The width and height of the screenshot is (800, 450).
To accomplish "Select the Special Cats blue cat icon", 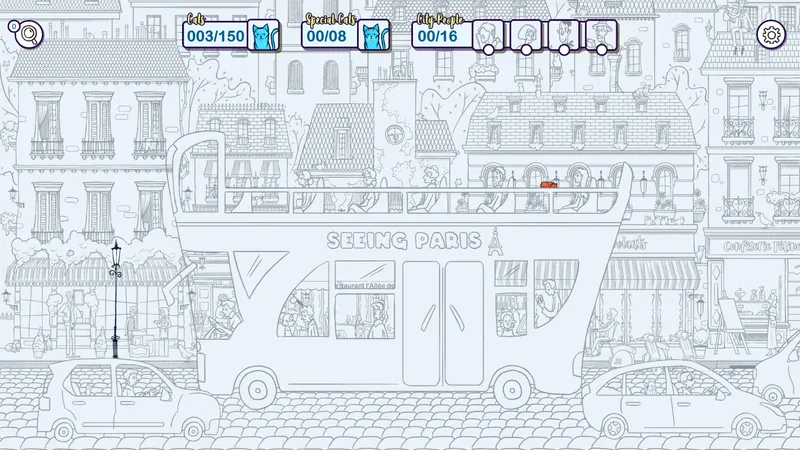I will click(x=373, y=36).
